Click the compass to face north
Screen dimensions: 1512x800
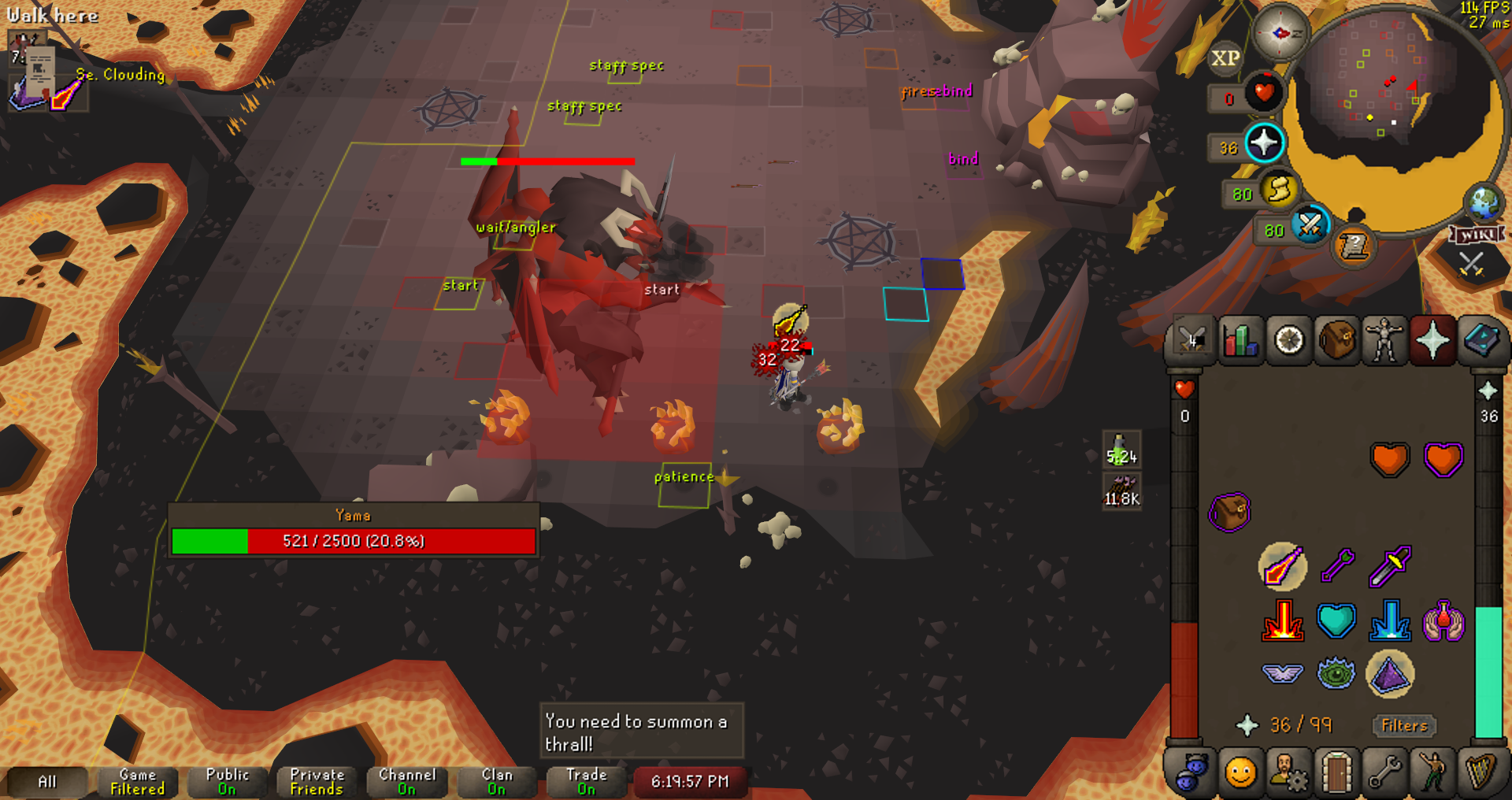pyautogui.click(x=1280, y=32)
